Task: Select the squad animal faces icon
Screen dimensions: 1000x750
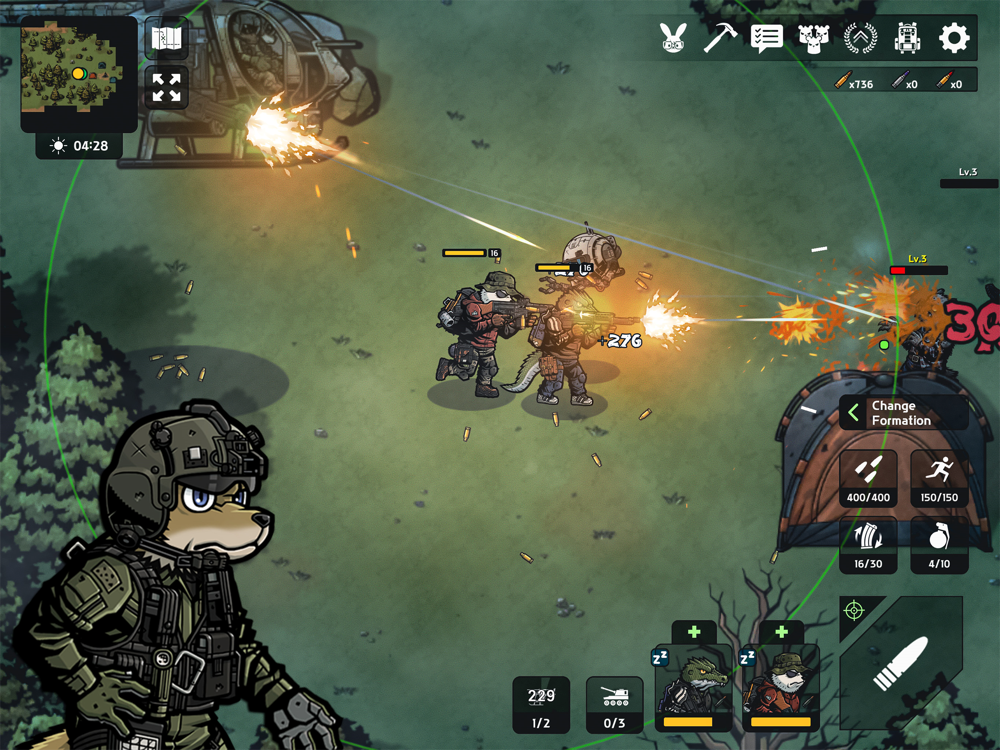Action: point(813,39)
